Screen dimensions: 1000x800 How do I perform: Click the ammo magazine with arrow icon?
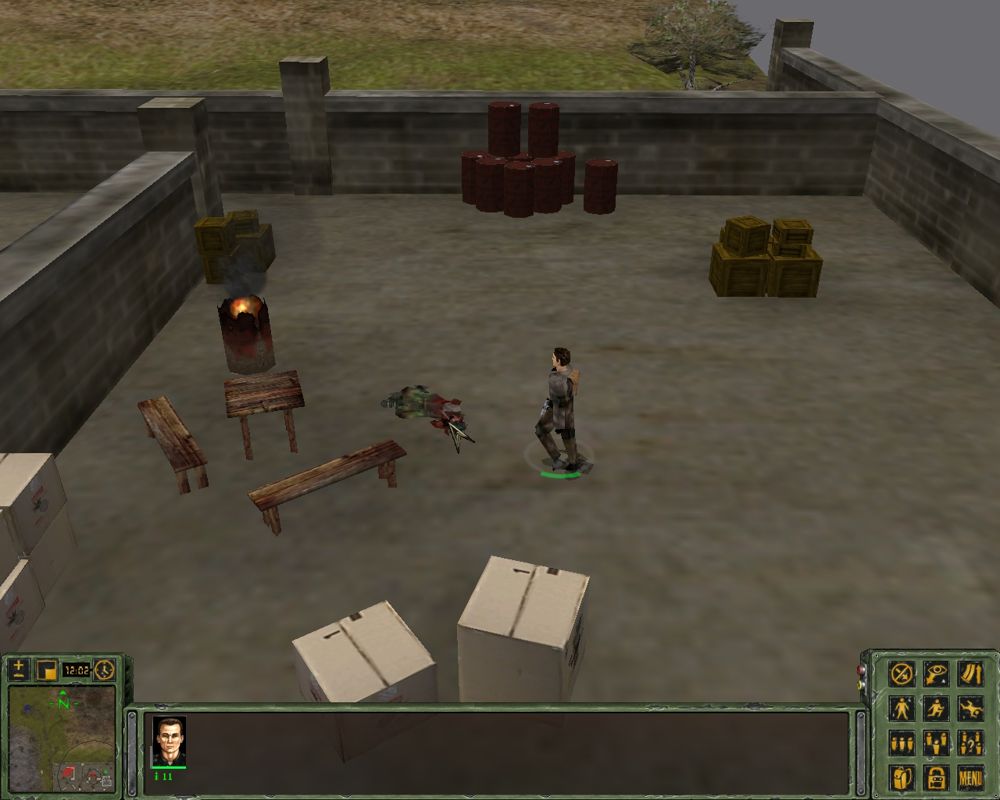click(969, 673)
